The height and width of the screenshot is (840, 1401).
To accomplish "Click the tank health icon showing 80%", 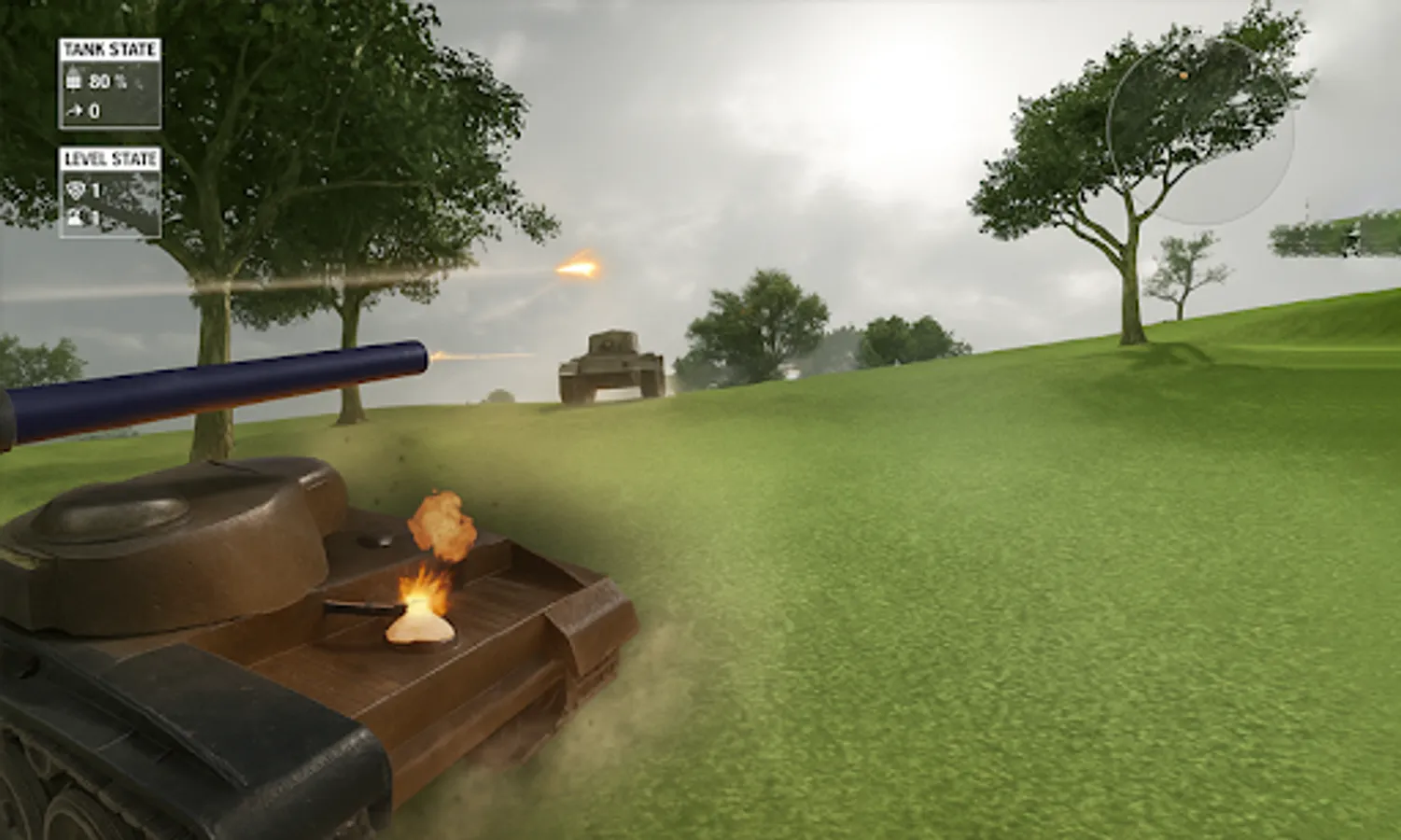I will 75,79.
